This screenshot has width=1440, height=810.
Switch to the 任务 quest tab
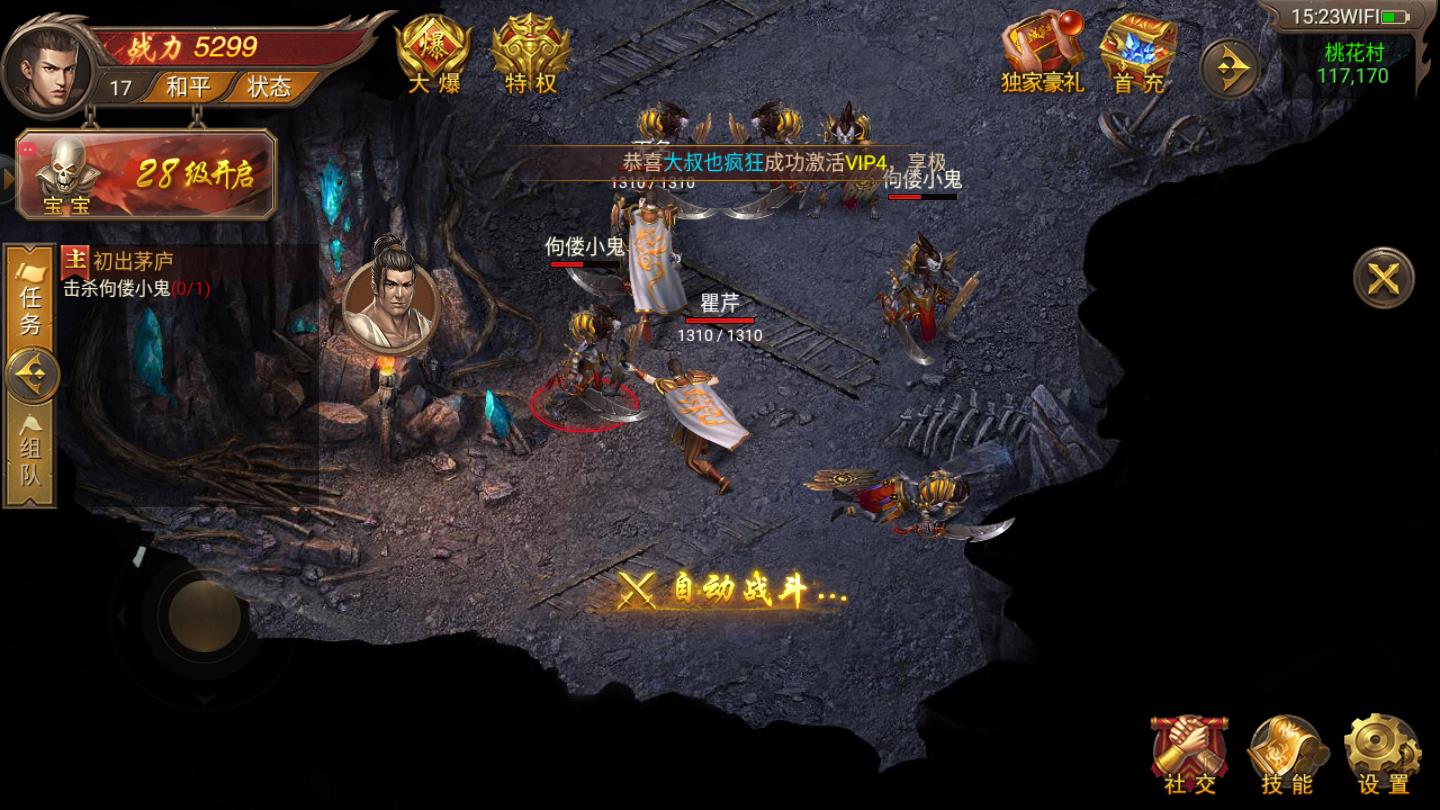31,297
